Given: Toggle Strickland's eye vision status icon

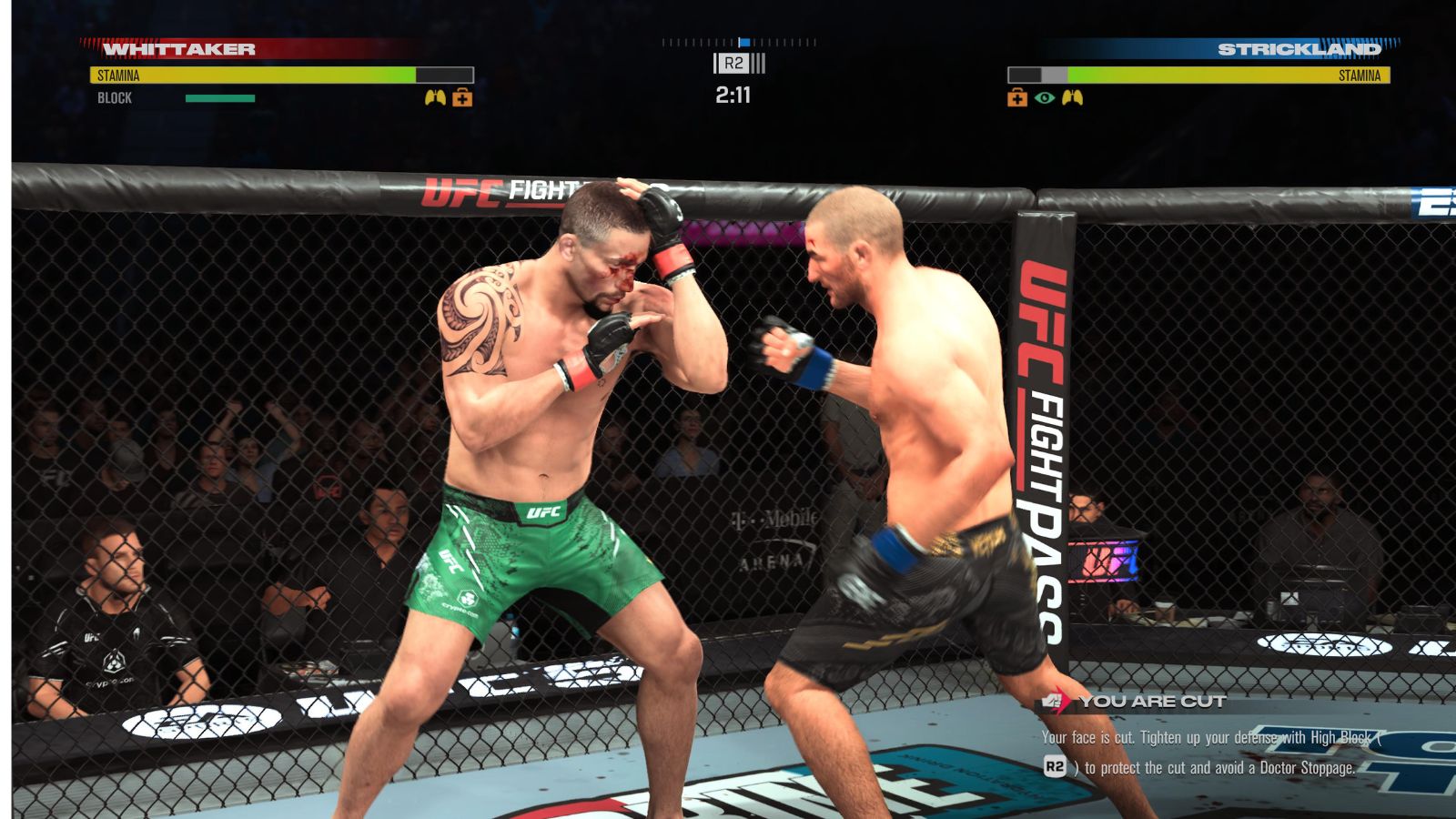Looking at the screenshot, I should 1045,97.
